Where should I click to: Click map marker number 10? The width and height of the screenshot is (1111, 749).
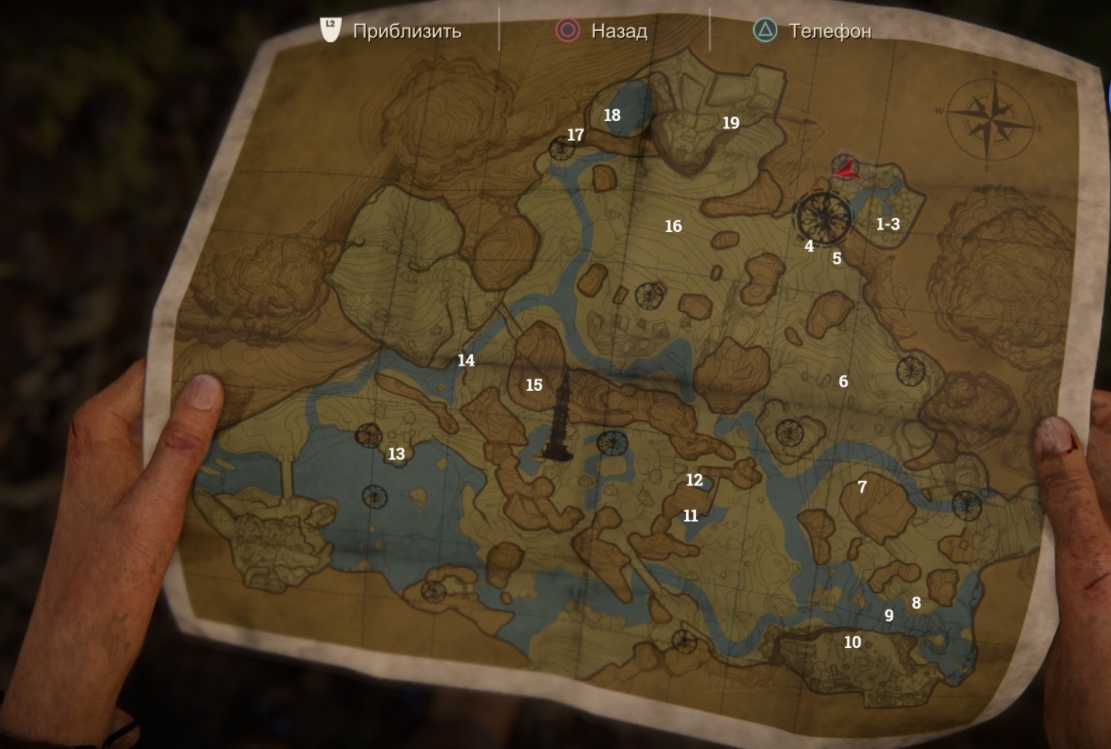(x=852, y=642)
